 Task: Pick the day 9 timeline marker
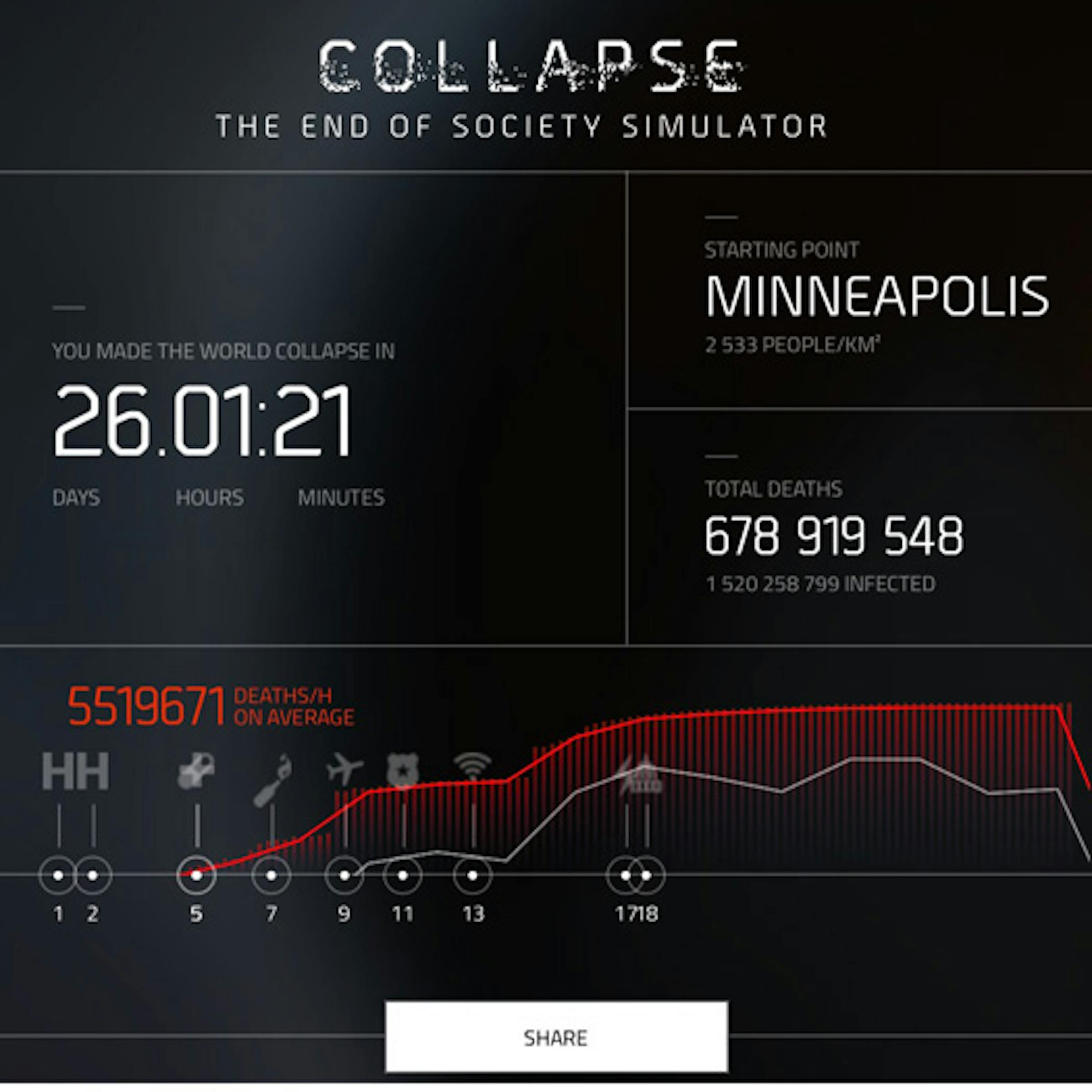[344, 875]
